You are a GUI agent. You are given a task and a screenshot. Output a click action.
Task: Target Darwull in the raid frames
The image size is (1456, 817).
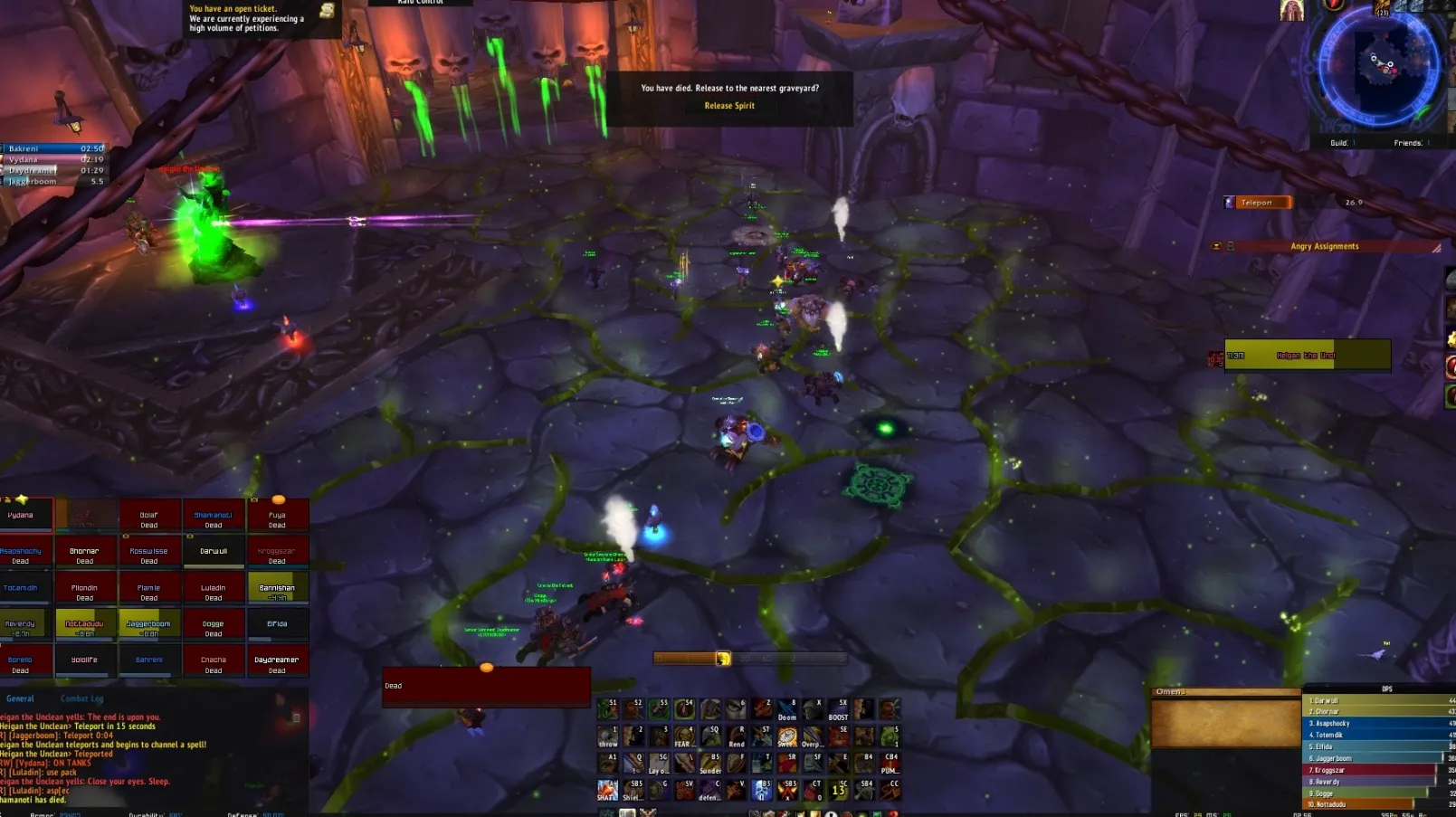214,551
